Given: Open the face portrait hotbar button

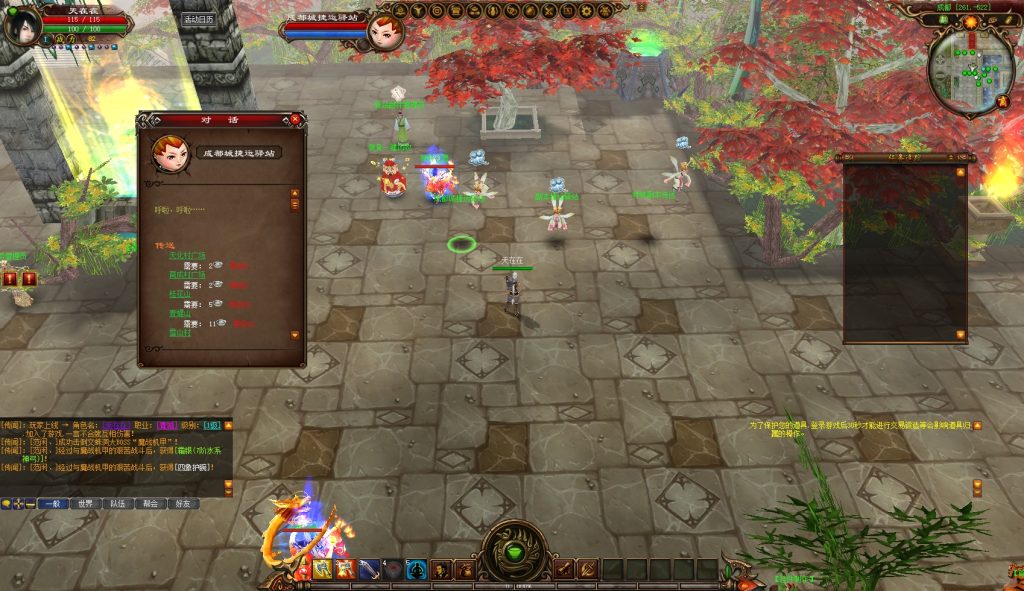Looking at the screenshot, I should [439, 569].
